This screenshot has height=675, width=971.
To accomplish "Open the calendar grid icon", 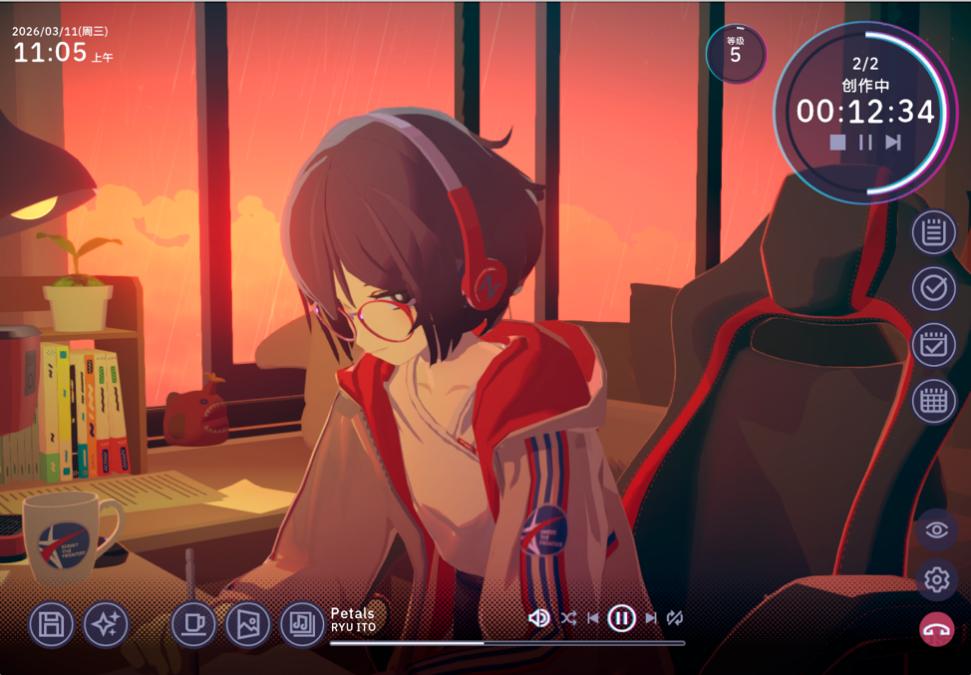I will pos(933,401).
